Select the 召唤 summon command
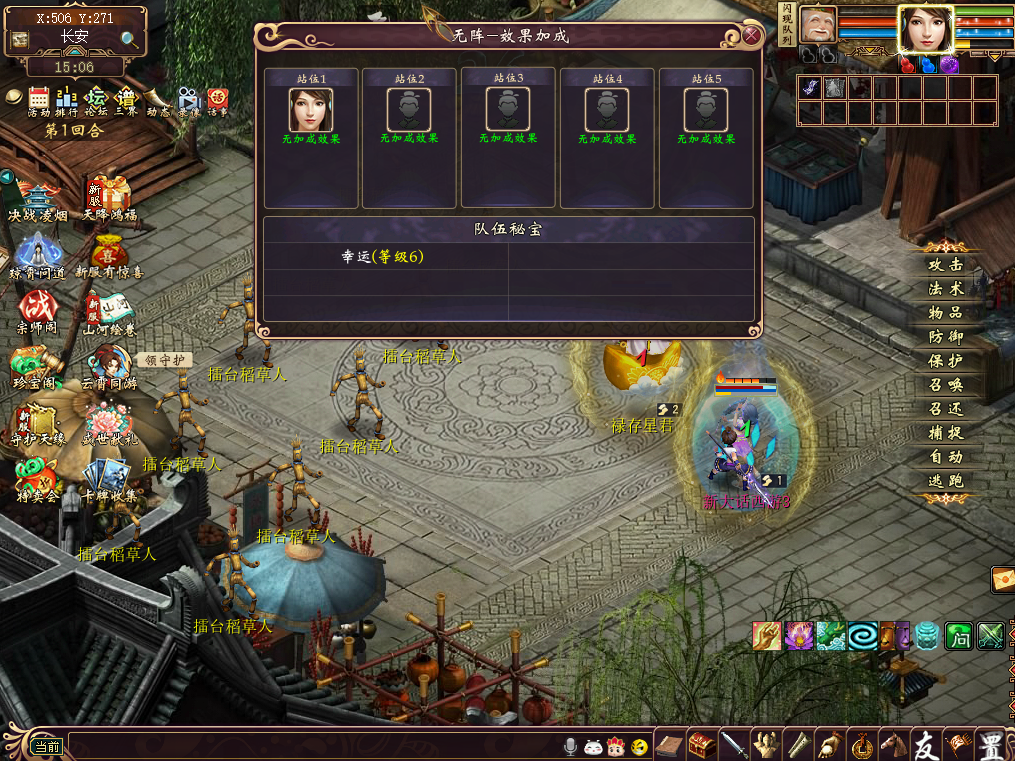Image resolution: width=1015 pixels, height=761 pixels. click(945, 385)
